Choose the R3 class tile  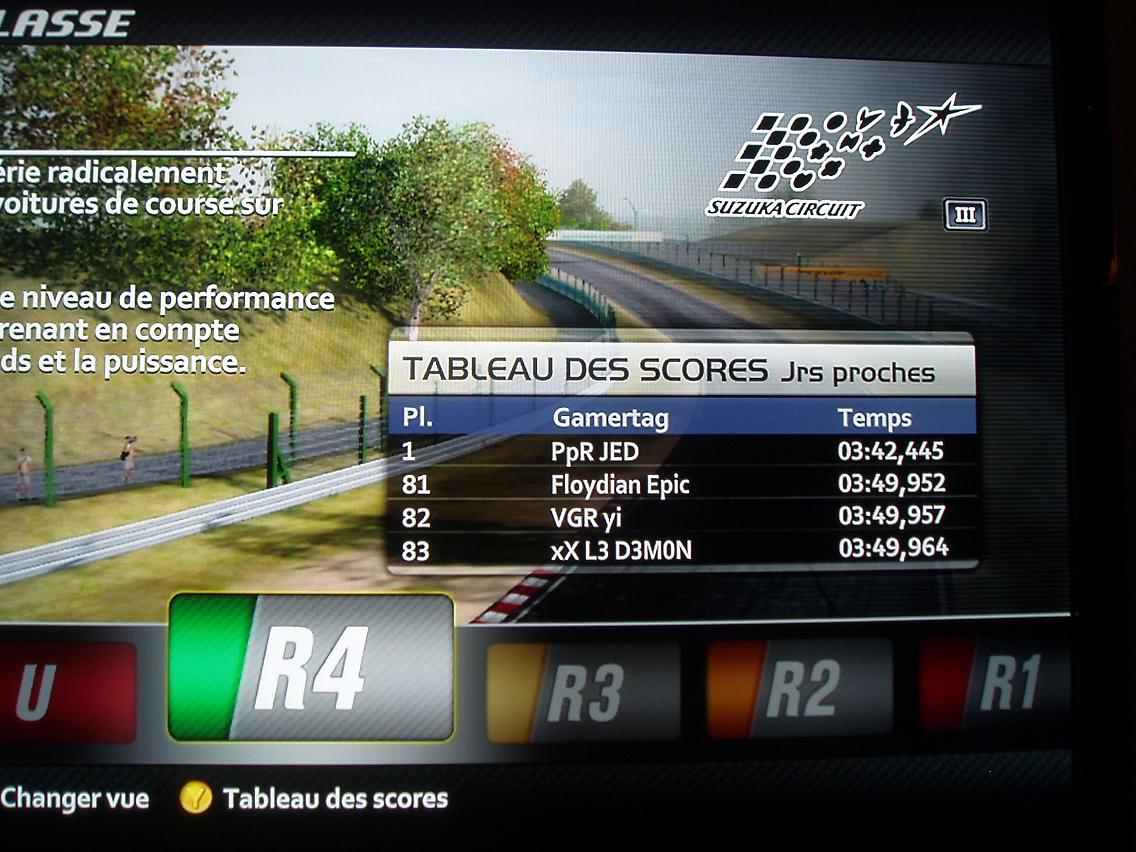tap(582, 692)
